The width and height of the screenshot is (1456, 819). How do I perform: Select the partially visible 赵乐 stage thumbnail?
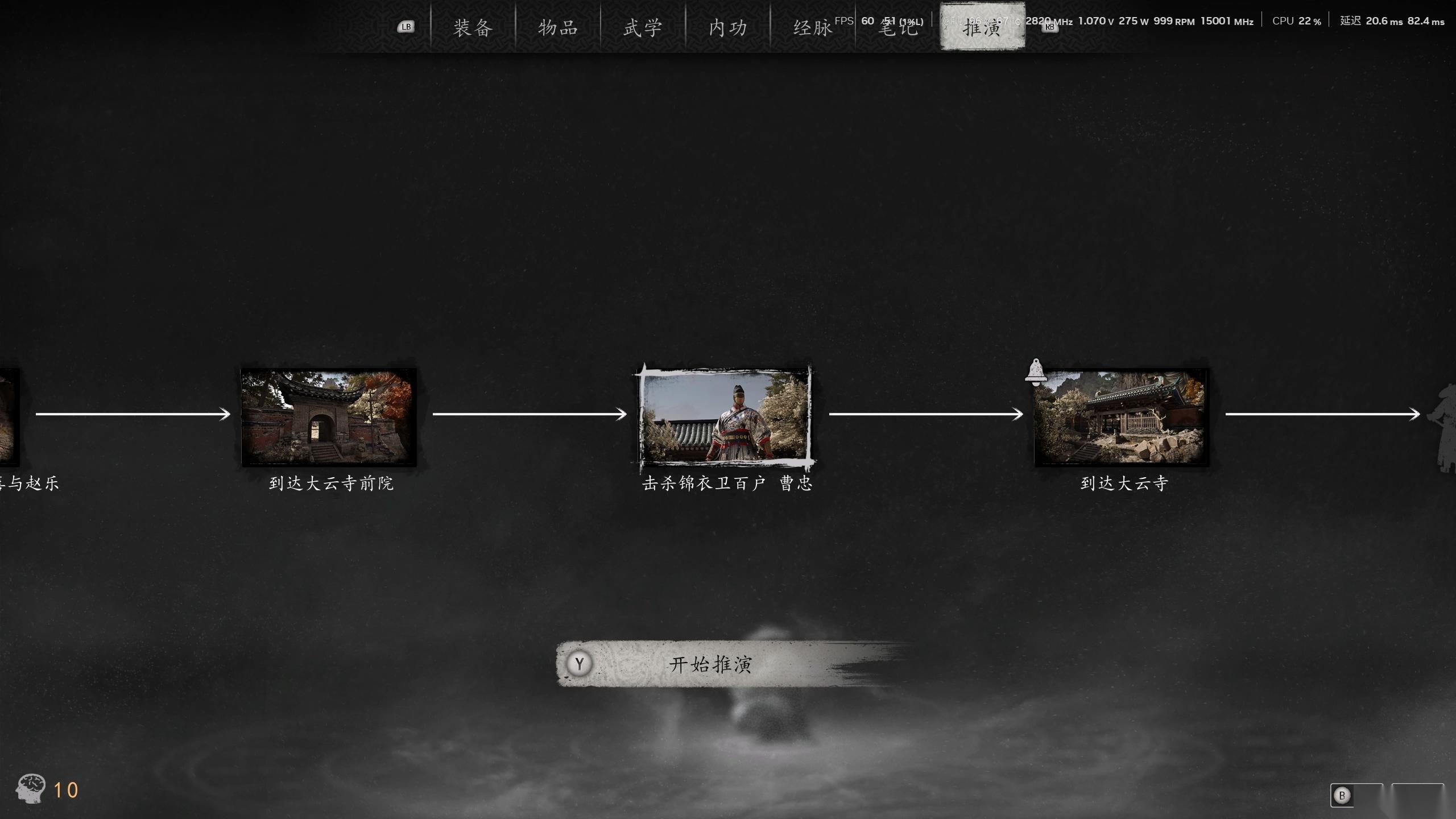point(9,417)
